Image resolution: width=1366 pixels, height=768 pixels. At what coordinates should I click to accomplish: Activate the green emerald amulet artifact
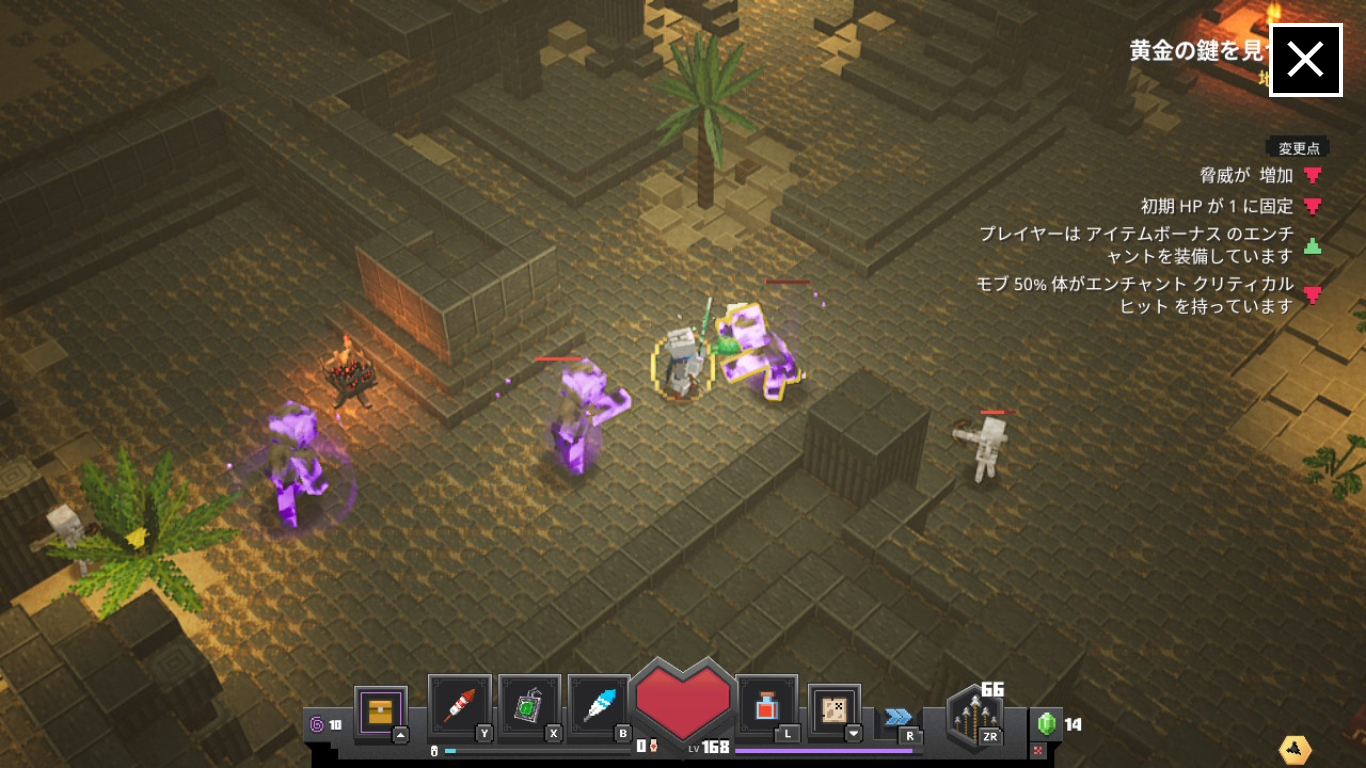click(x=528, y=706)
